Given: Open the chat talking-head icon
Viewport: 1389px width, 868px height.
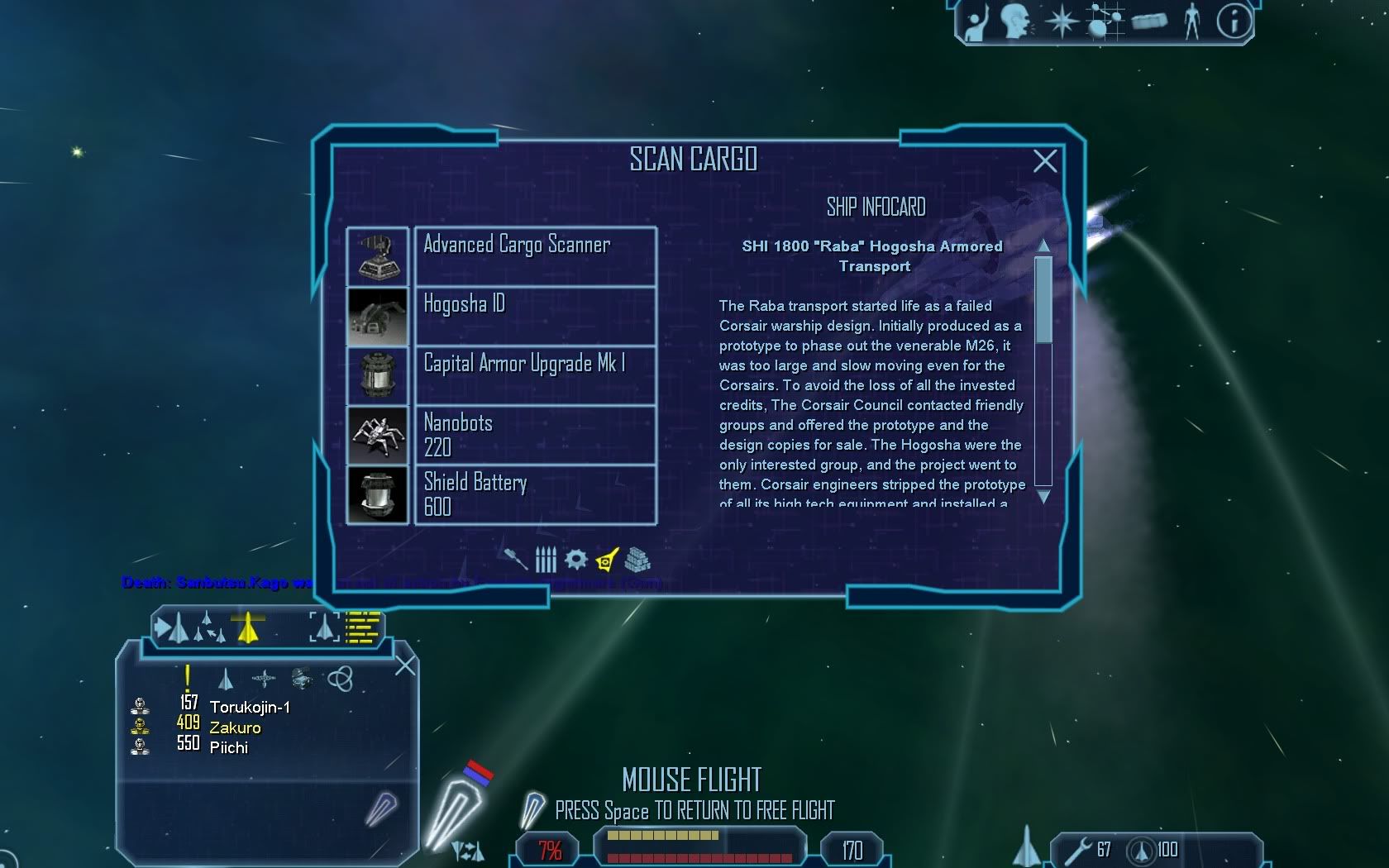Looking at the screenshot, I should click(1015, 21).
